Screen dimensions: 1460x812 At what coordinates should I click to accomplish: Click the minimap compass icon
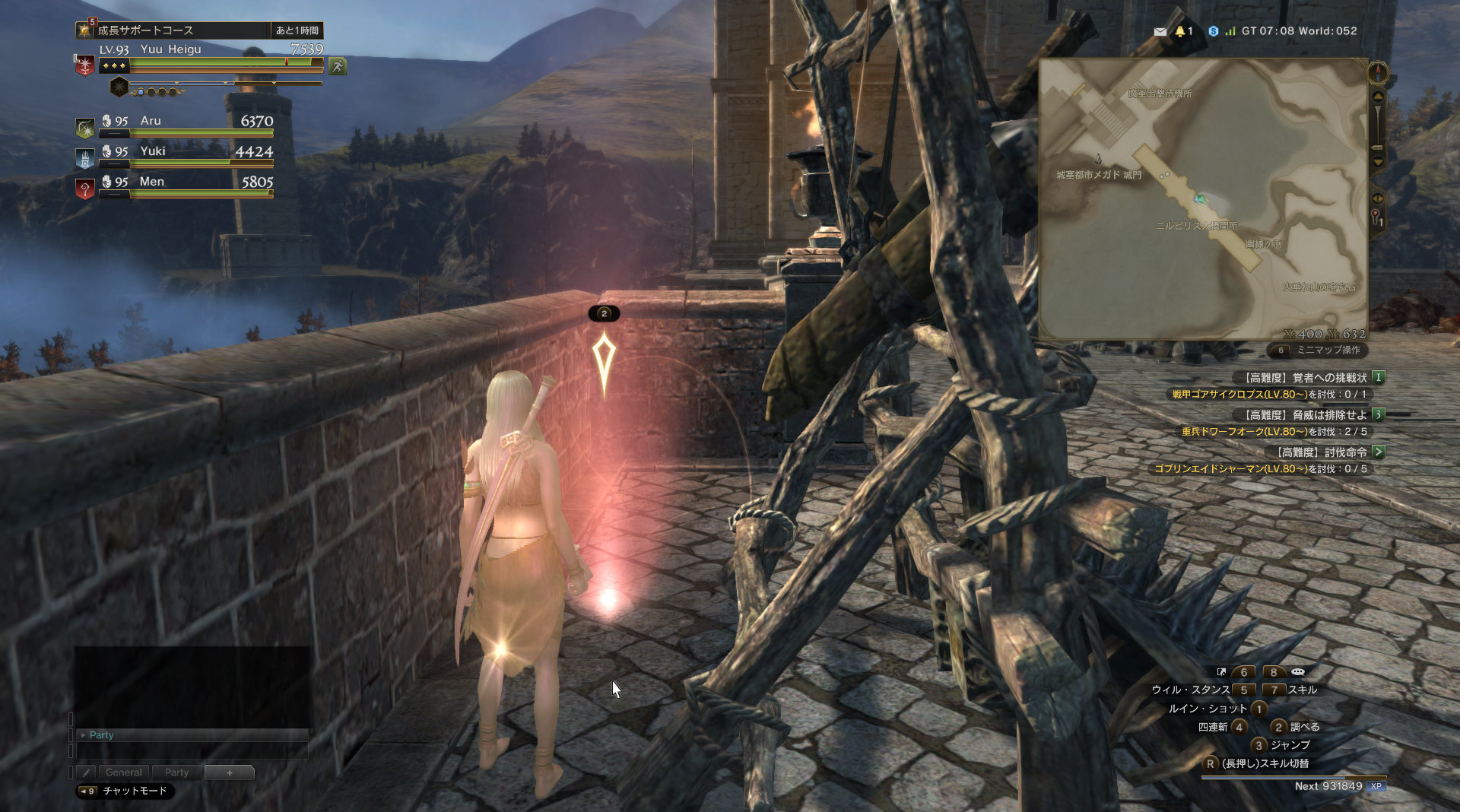pyautogui.click(x=1378, y=74)
